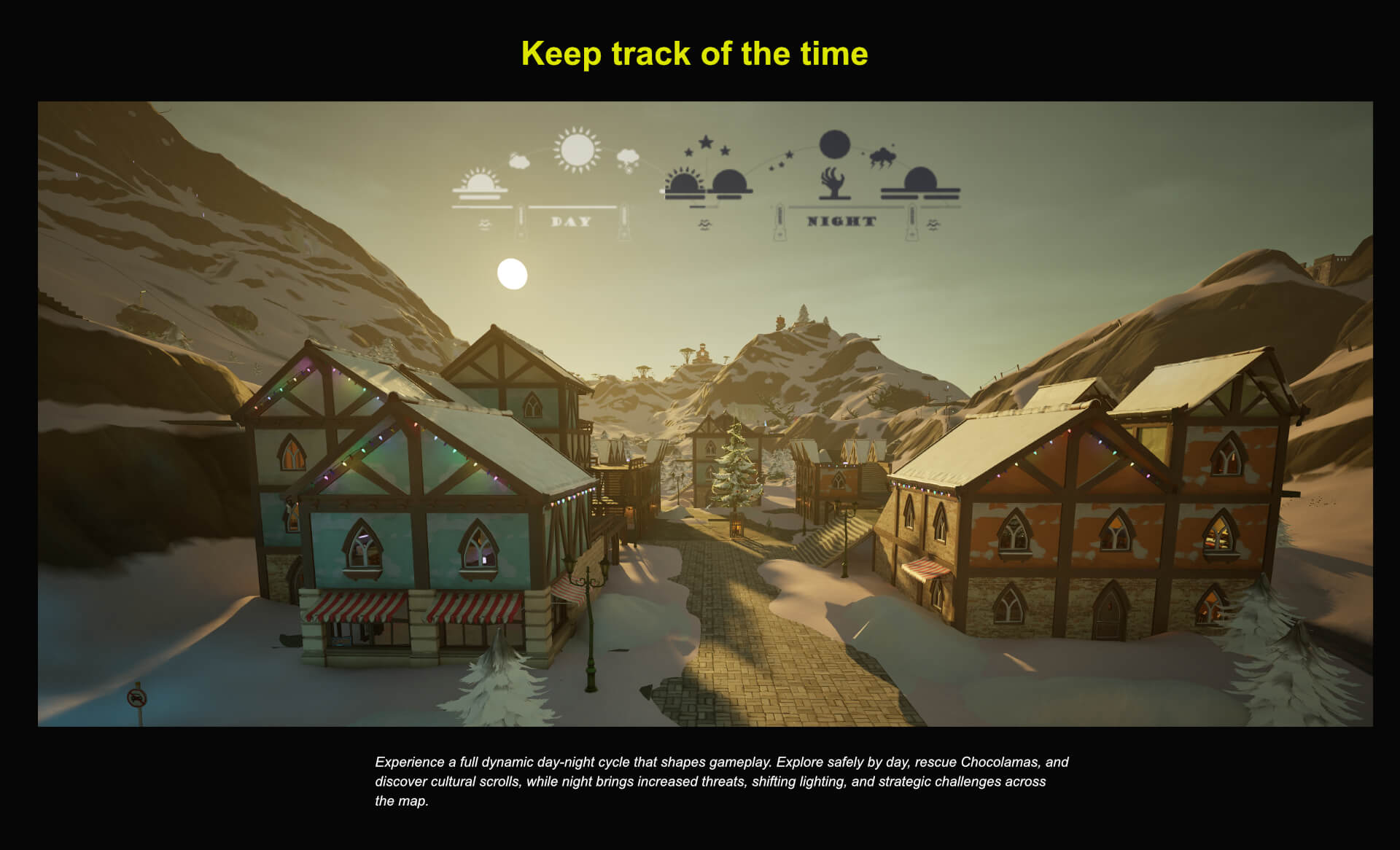Select the DAY label on the time tracker
The image size is (1400, 850).
[571, 222]
